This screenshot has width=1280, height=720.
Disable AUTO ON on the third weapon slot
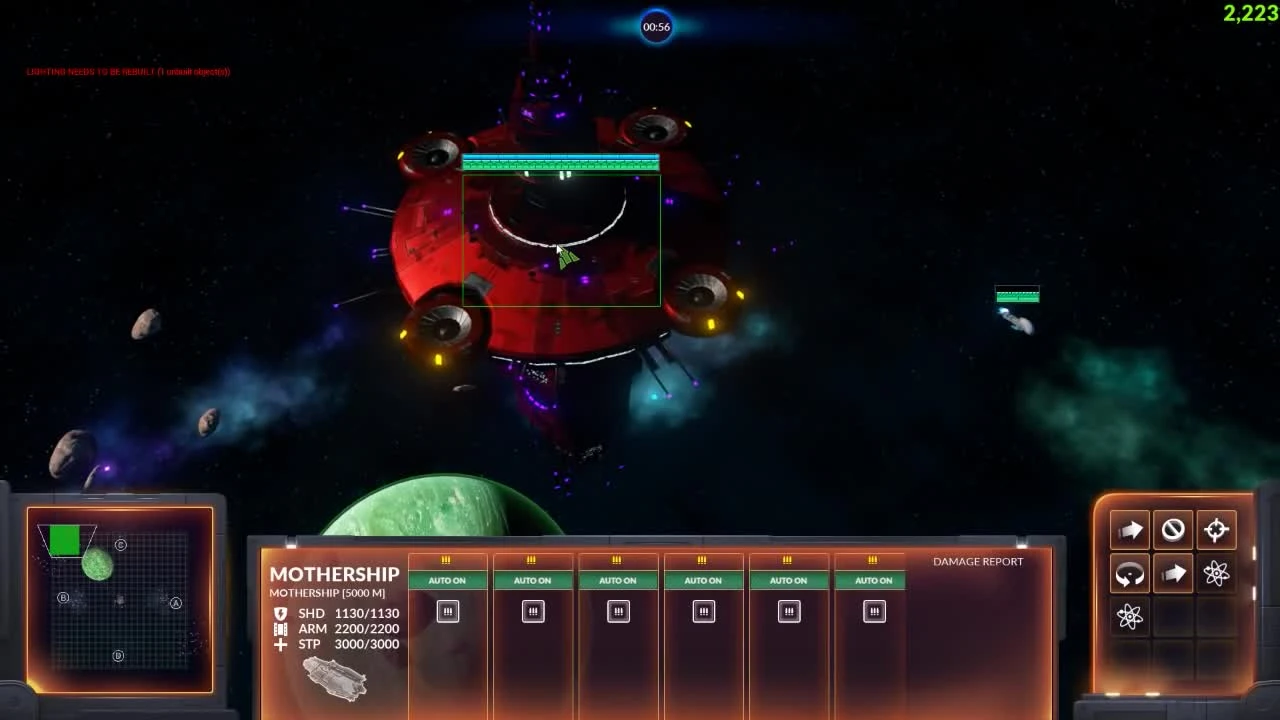pyautogui.click(x=618, y=580)
